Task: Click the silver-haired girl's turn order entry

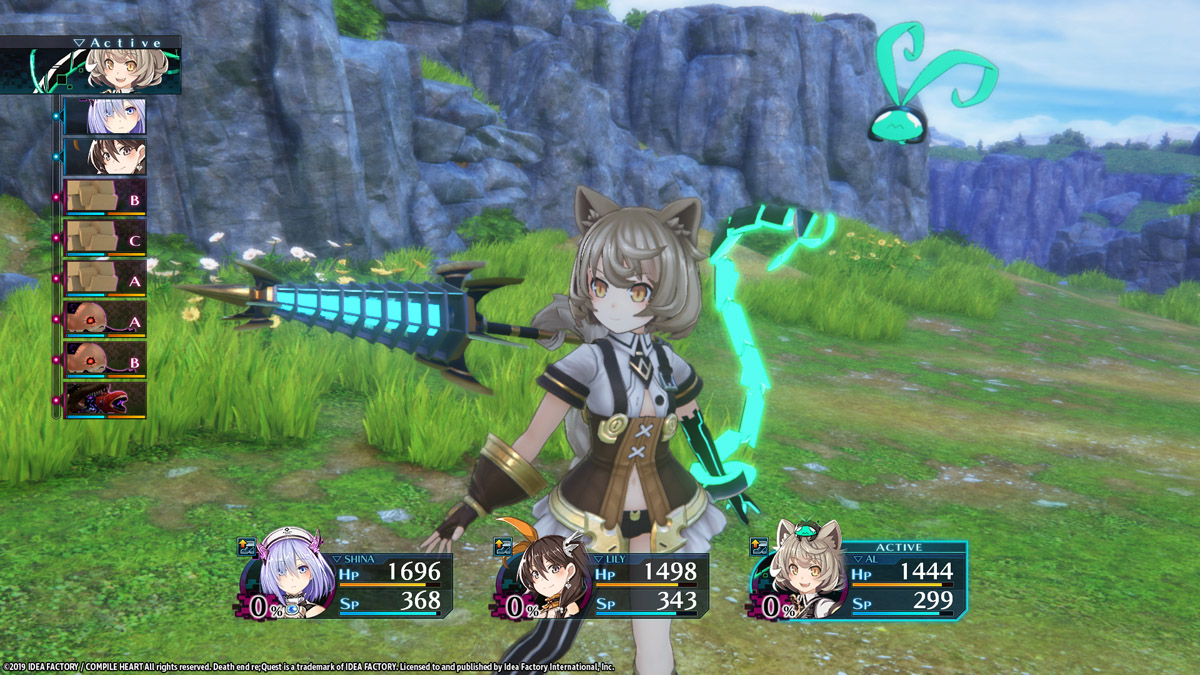Action: (x=105, y=116)
